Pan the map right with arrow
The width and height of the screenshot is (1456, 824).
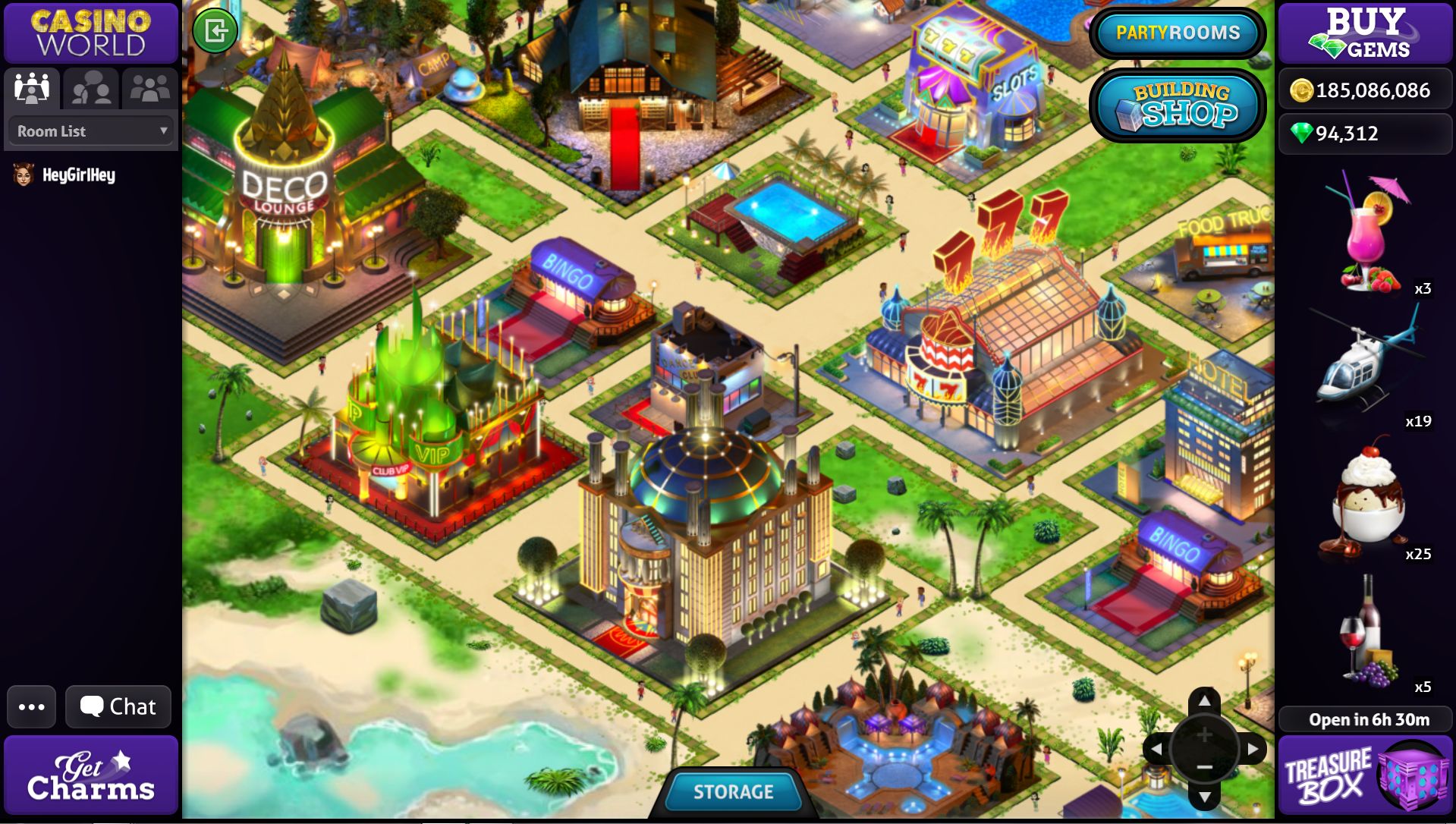(1253, 749)
